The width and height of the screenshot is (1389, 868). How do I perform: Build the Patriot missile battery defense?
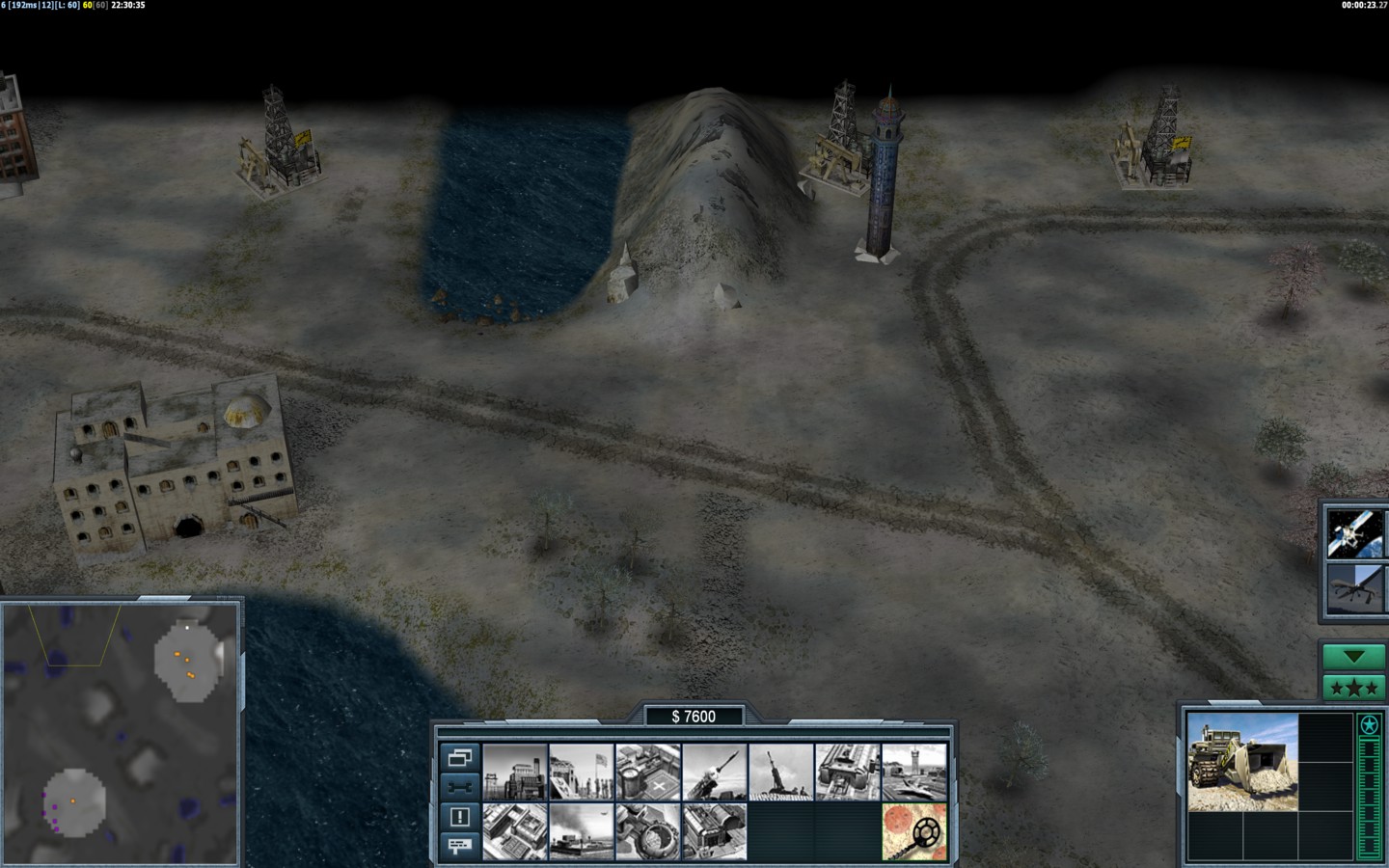(x=715, y=773)
